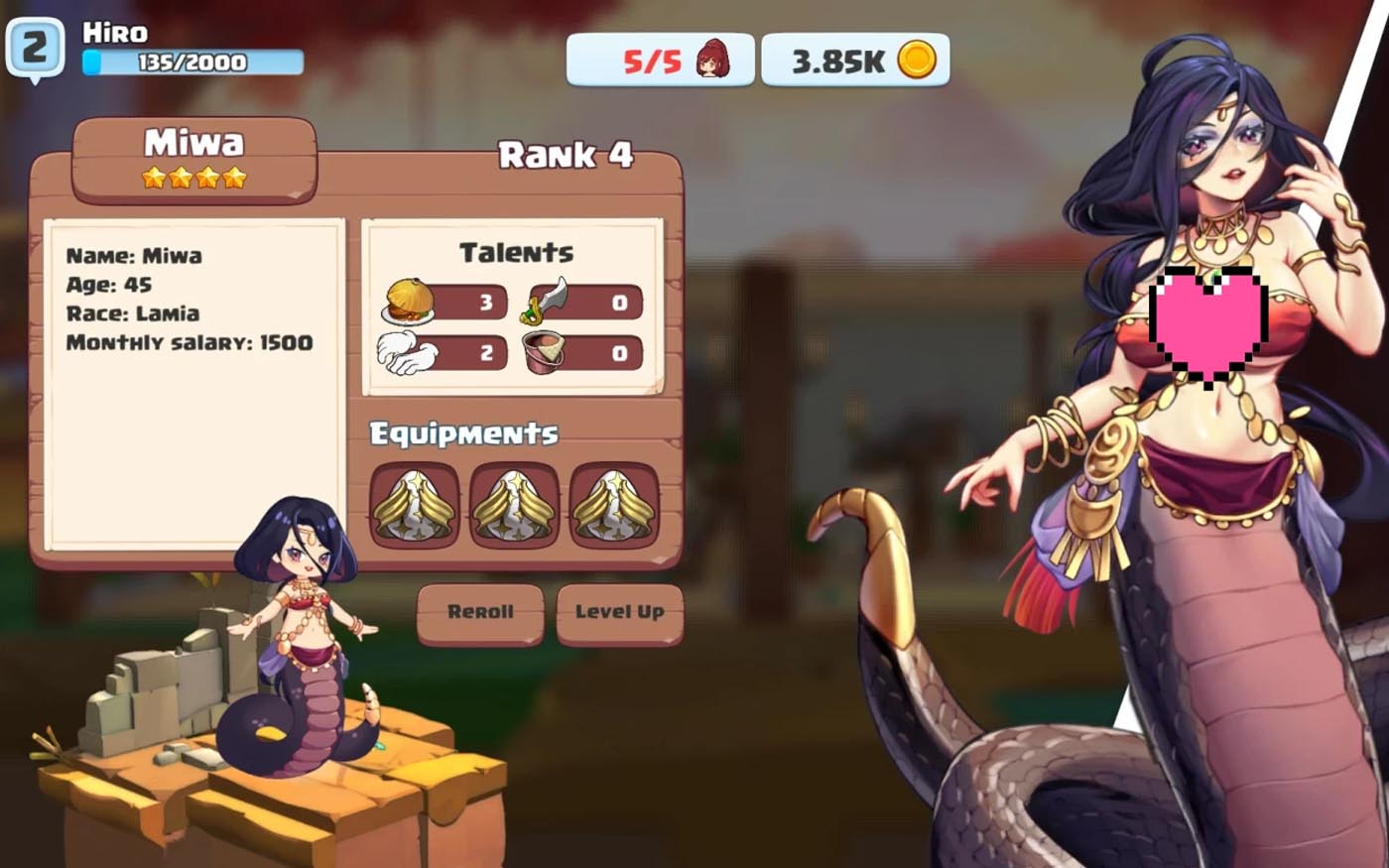Screen dimensions: 1389x868
Task: Select the gold coin currency counter
Action: [855, 61]
